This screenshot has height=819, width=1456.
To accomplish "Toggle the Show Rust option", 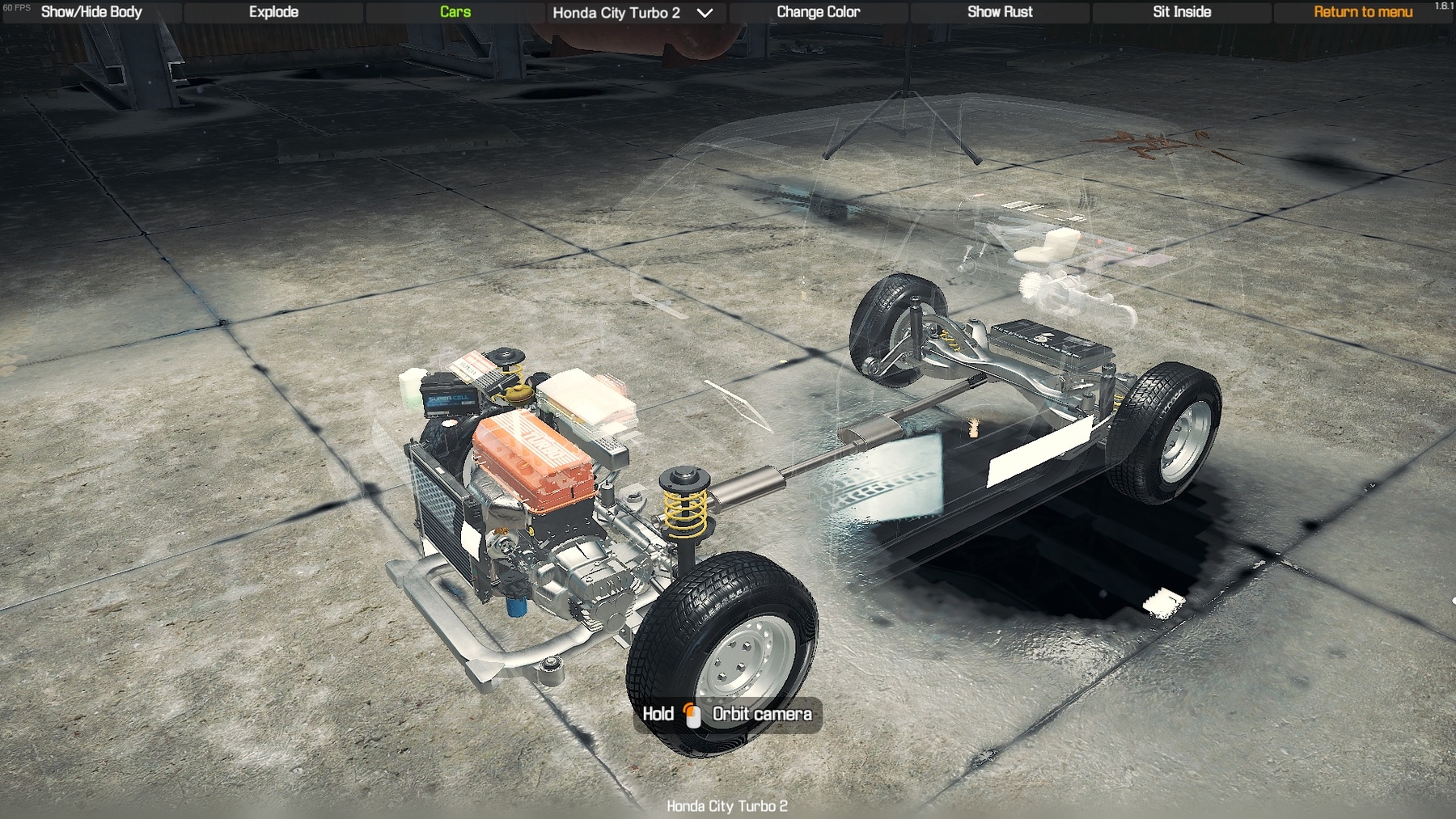I will [x=1000, y=12].
